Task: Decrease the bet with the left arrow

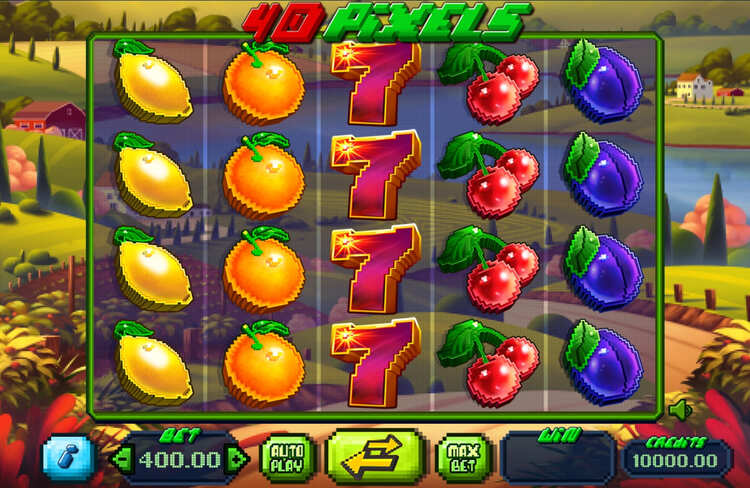Action: coord(120,459)
